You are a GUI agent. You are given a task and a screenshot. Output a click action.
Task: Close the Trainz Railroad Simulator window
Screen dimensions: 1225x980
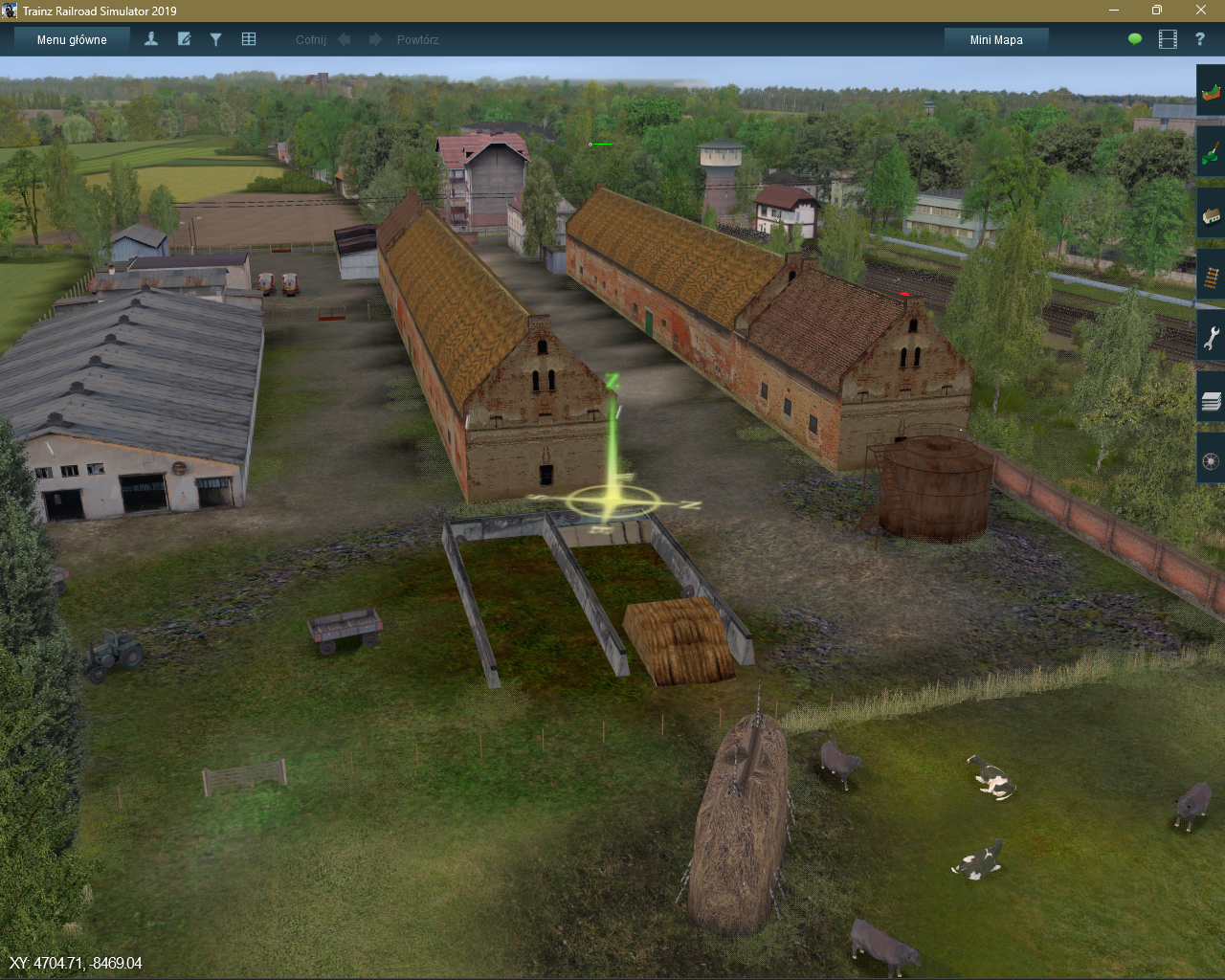tap(1201, 11)
